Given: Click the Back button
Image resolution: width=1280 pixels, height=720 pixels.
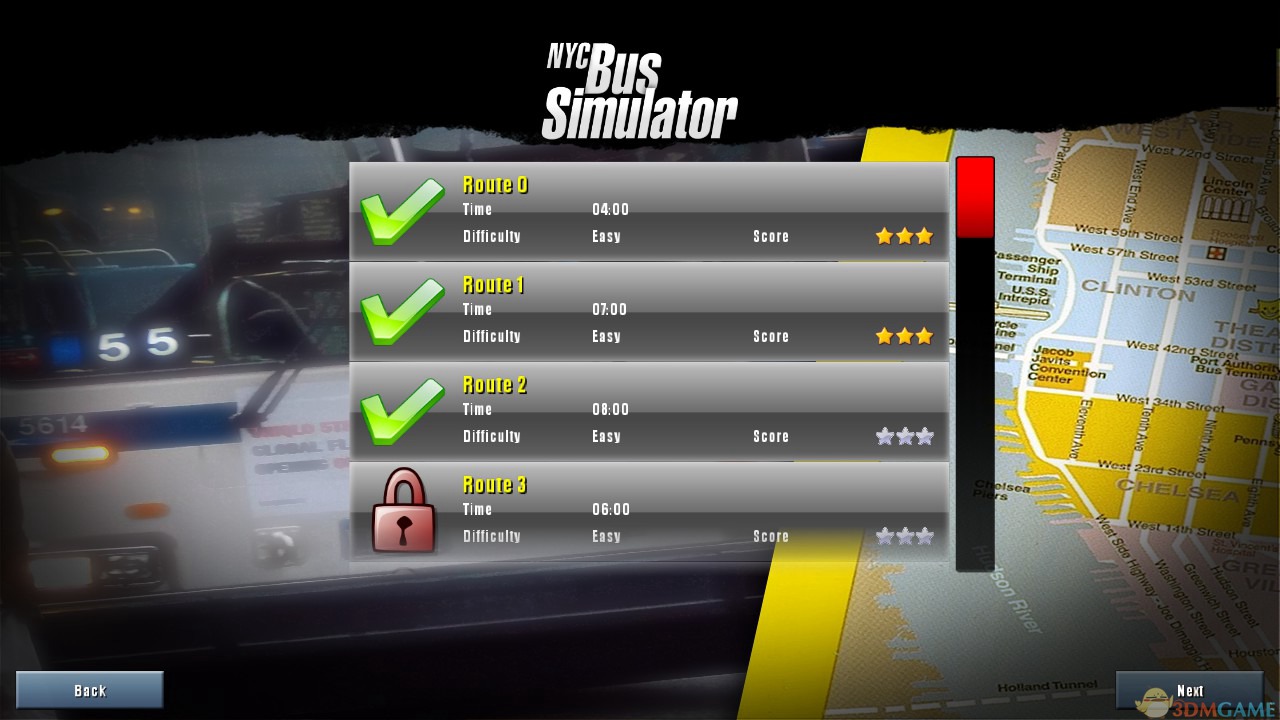Looking at the screenshot, I should pos(89,689).
